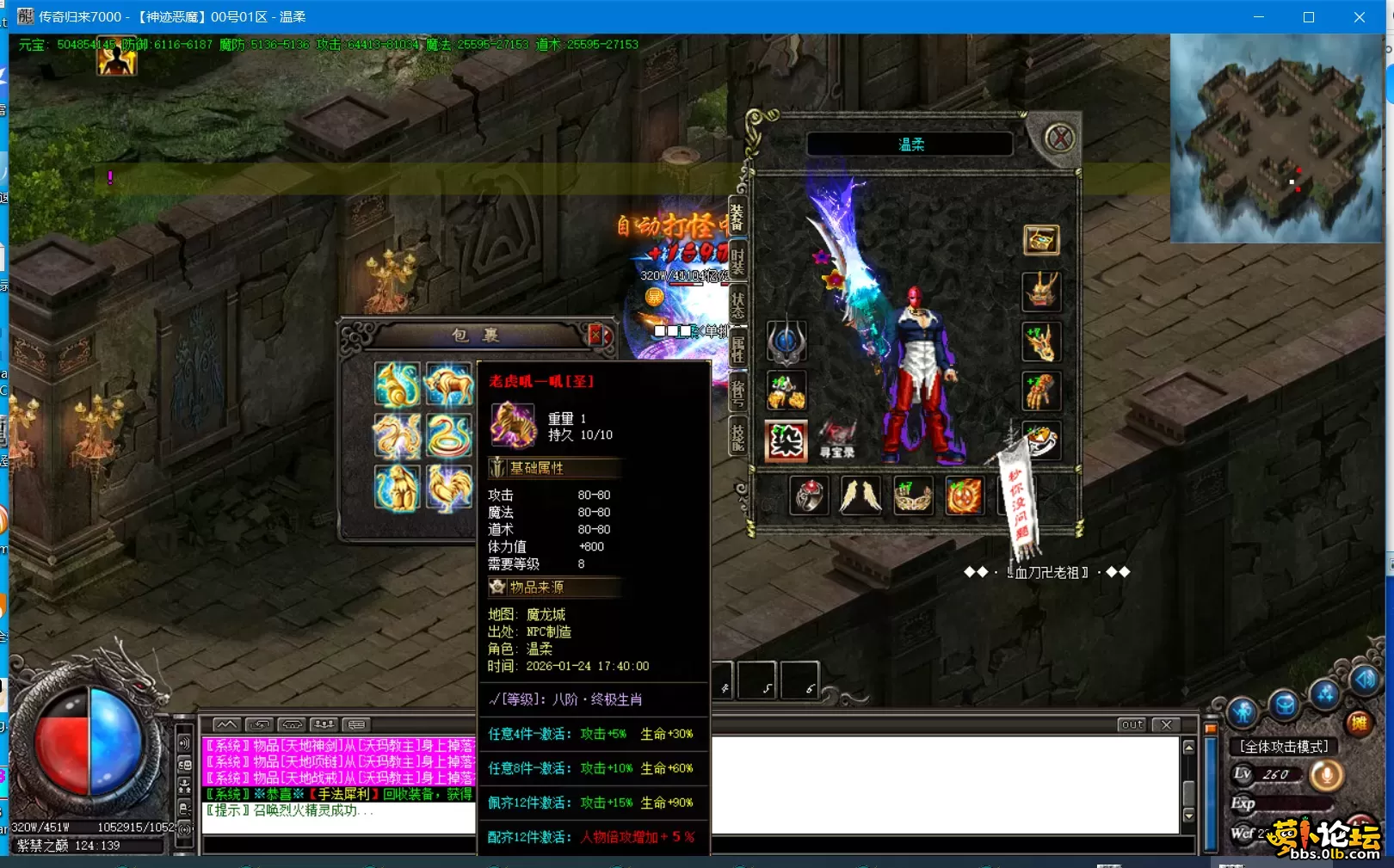This screenshot has width=1394, height=868.
Task: Click the loop/repeat icon on the chat toolbar
Action: 260,724
